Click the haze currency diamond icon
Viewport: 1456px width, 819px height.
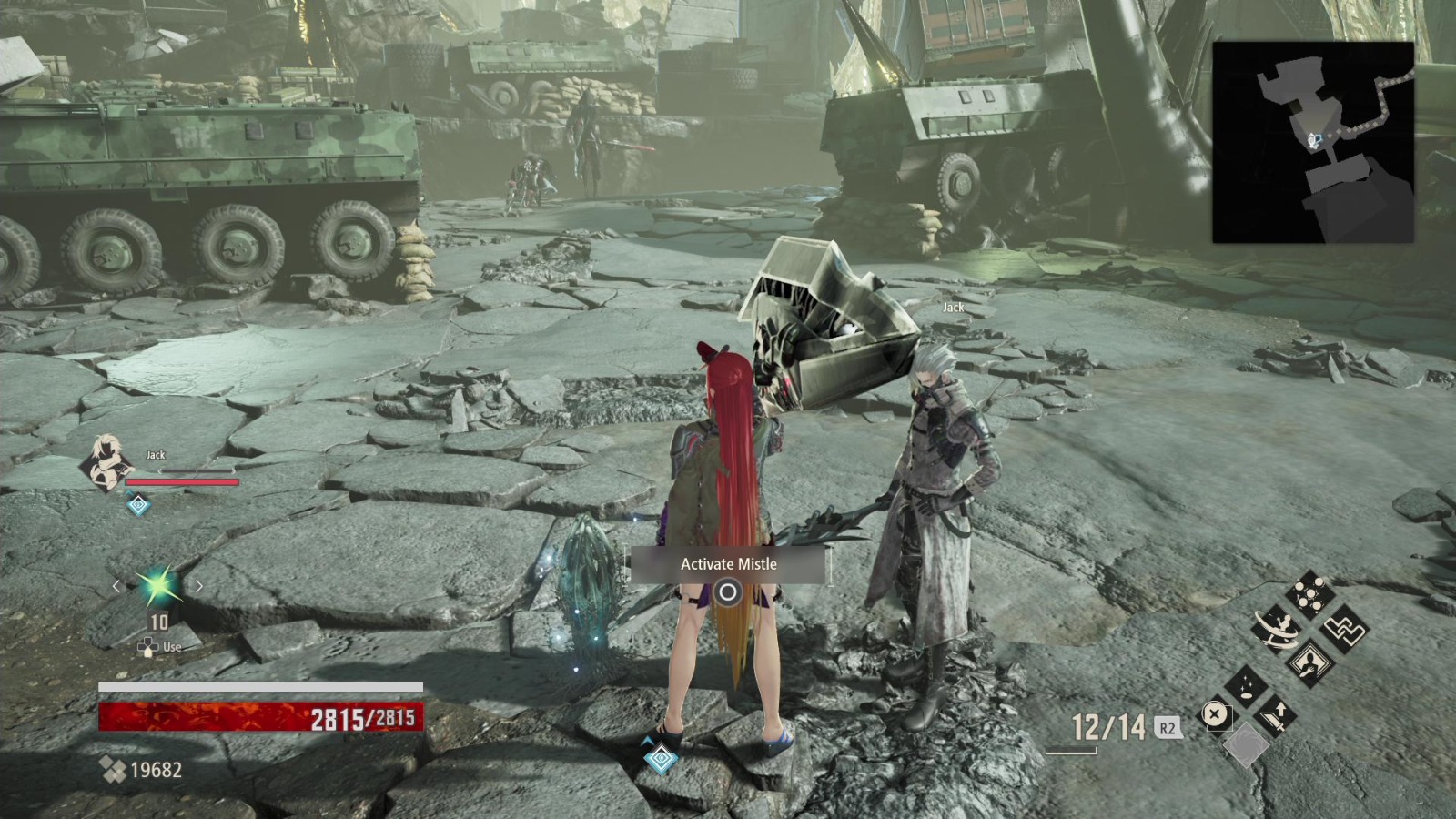pyautogui.click(x=112, y=769)
